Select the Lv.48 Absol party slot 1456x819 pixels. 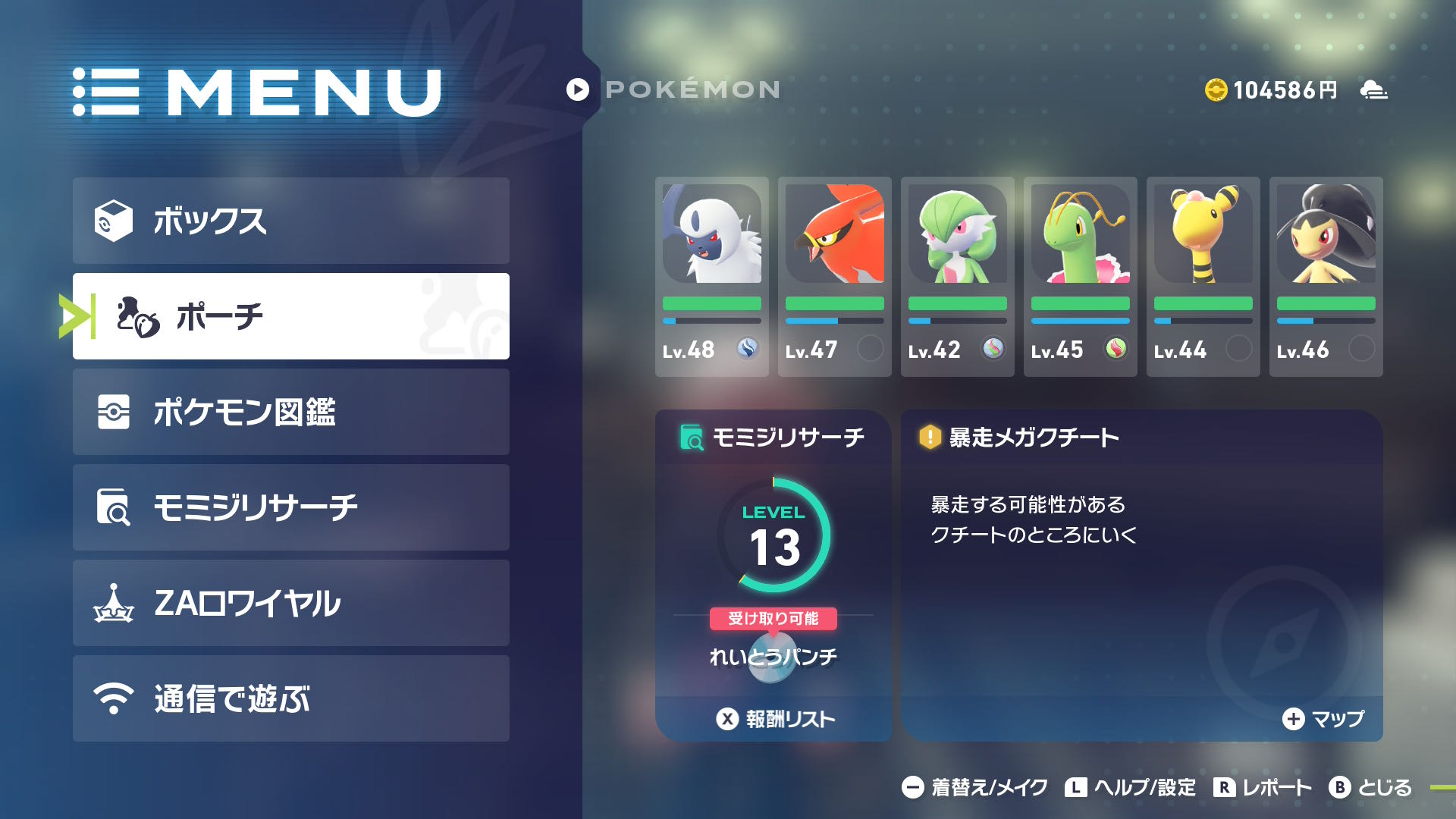[x=711, y=277]
